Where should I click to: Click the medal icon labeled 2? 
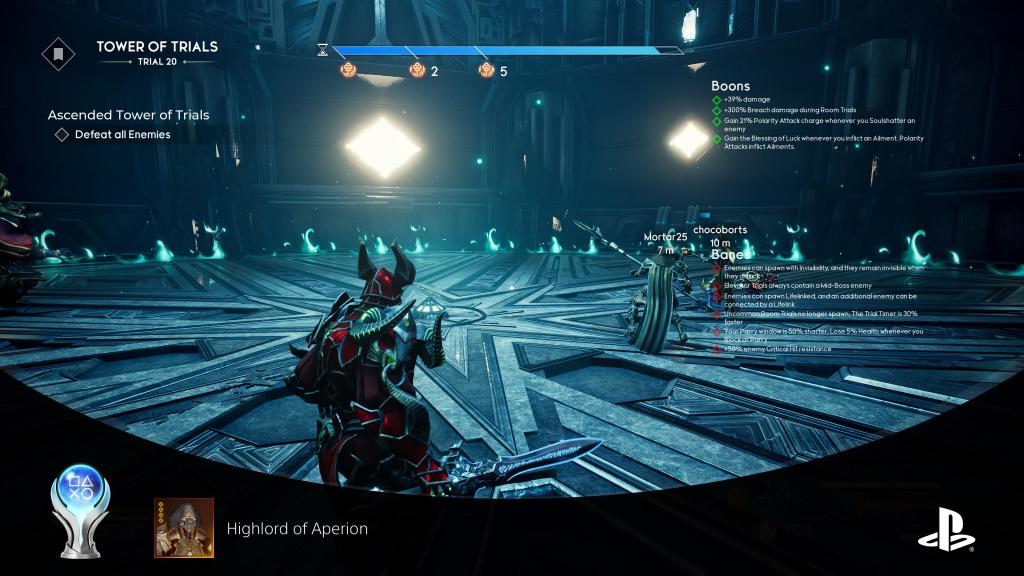(x=418, y=70)
